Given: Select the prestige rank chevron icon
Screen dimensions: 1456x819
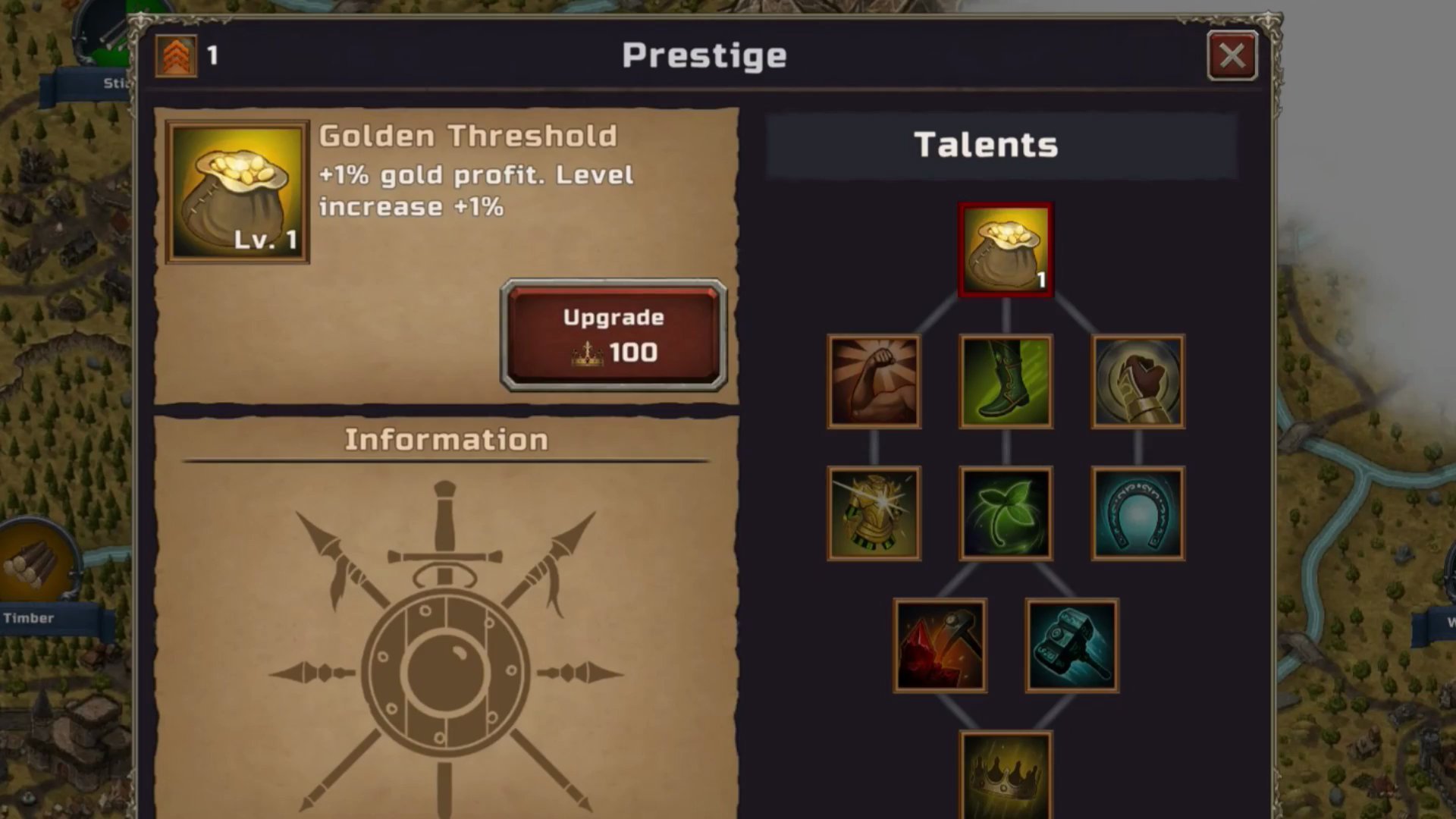Looking at the screenshot, I should 176,54.
